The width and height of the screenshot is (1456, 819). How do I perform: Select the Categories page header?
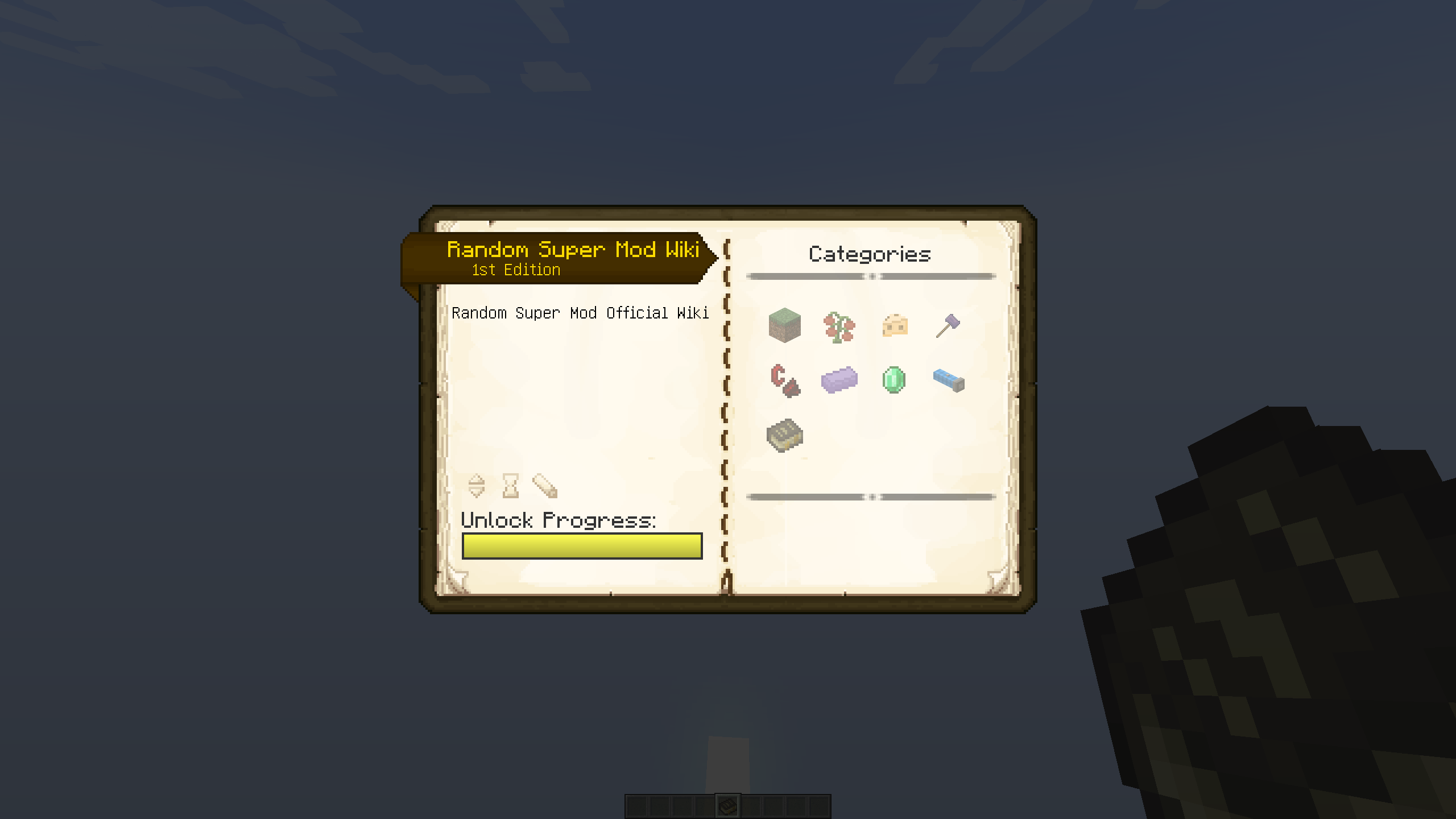tap(870, 254)
